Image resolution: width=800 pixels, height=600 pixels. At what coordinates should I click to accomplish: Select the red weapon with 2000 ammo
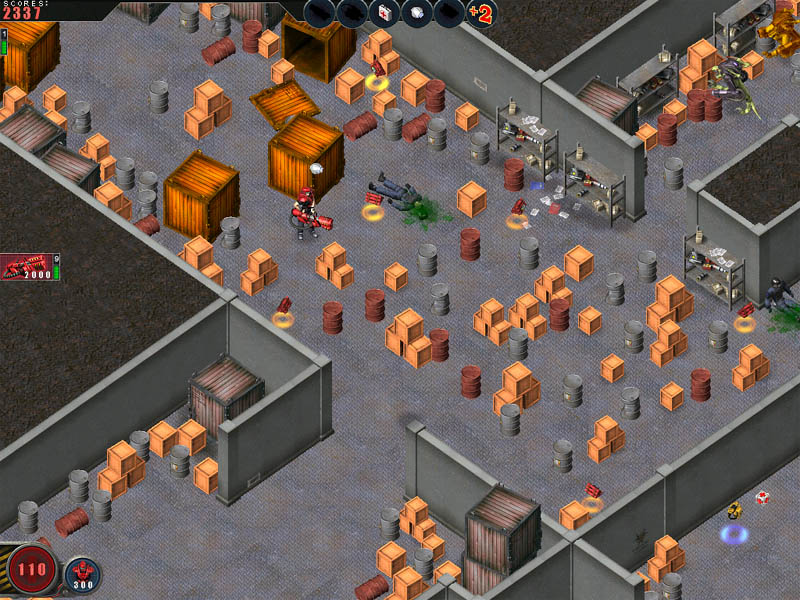(x=27, y=267)
